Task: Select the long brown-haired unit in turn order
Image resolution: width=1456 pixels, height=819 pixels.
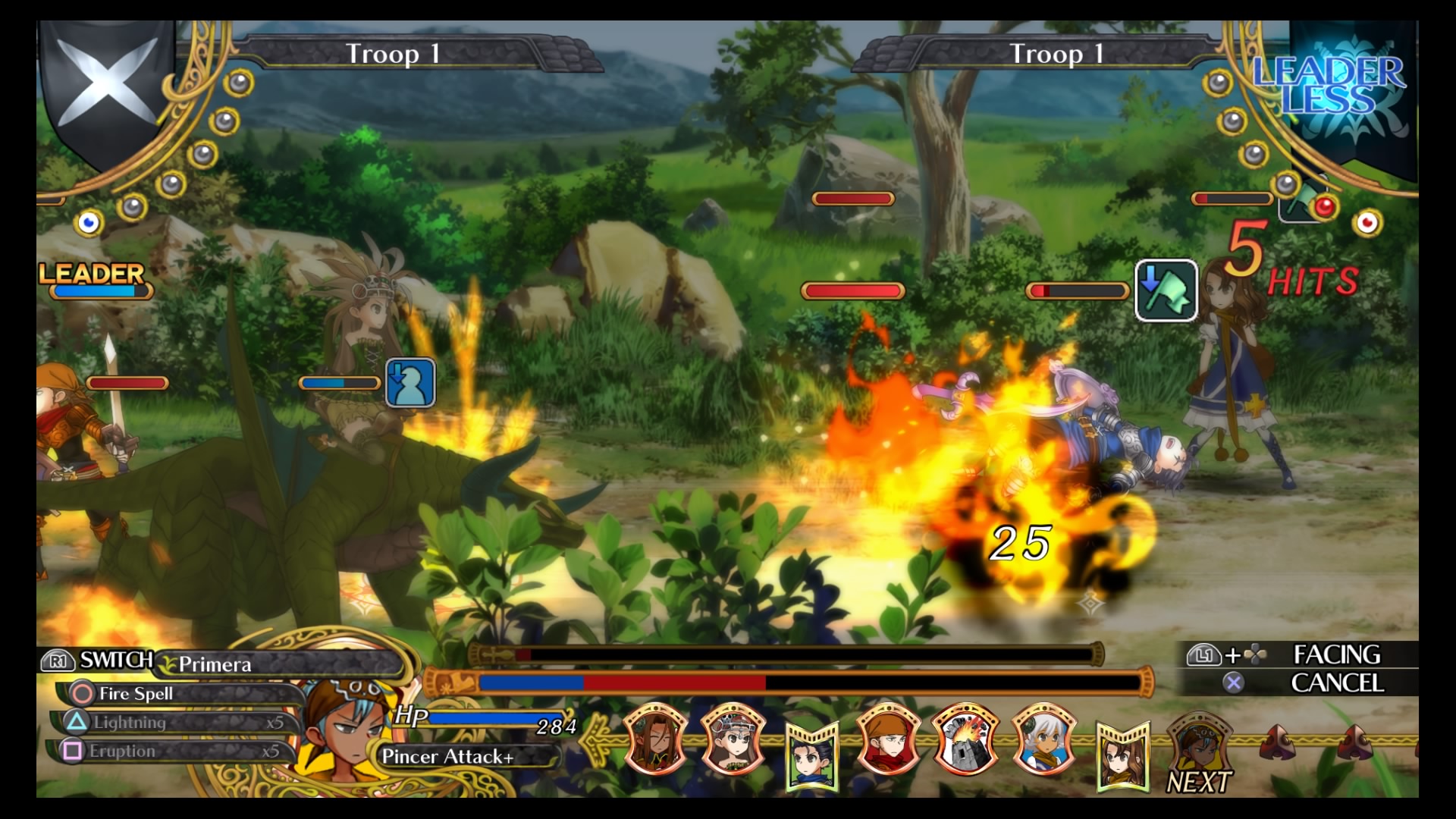Action: click(x=656, y=738)
